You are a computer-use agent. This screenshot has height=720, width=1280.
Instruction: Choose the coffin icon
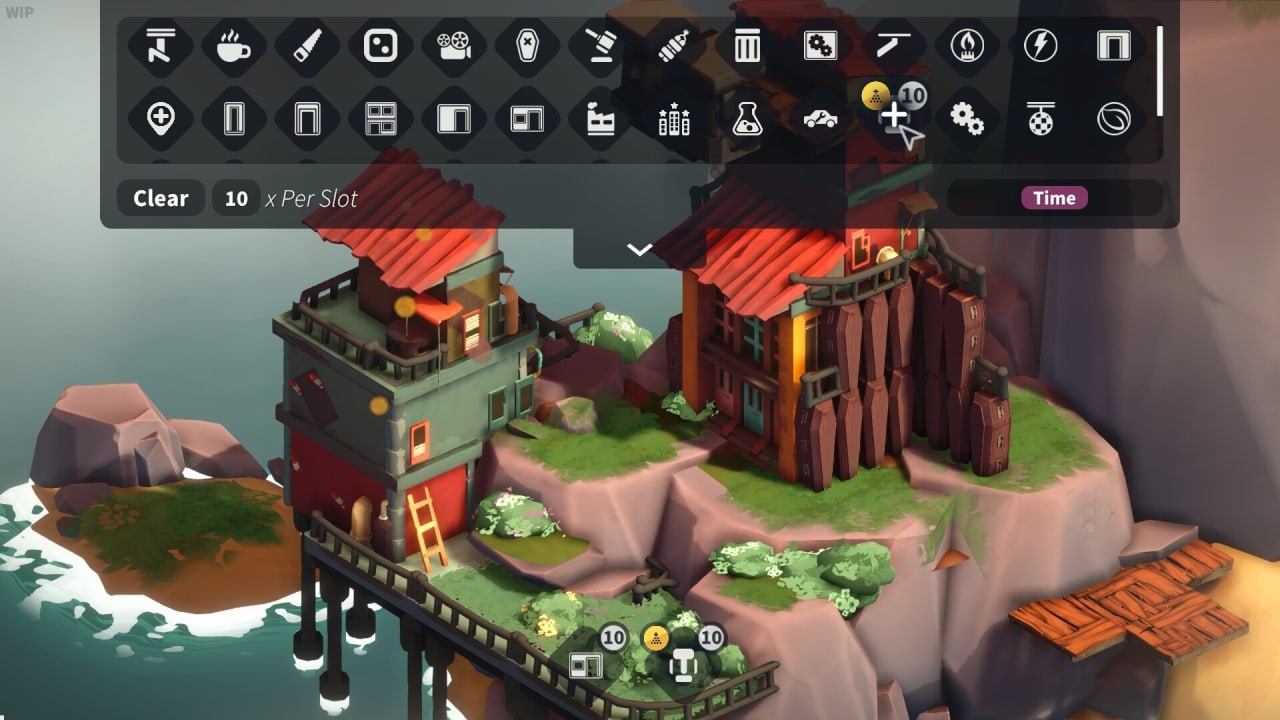click(x=527, y=45)
